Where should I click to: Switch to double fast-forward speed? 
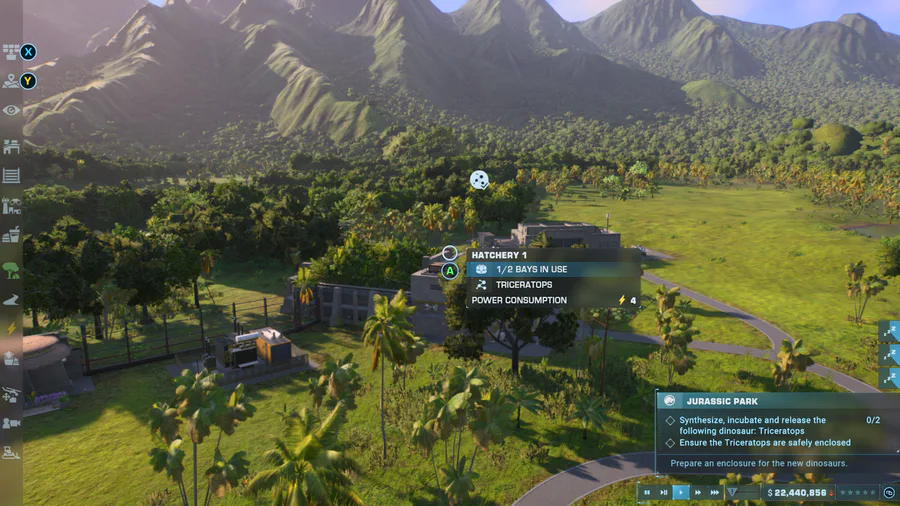(x=698, y=492)
